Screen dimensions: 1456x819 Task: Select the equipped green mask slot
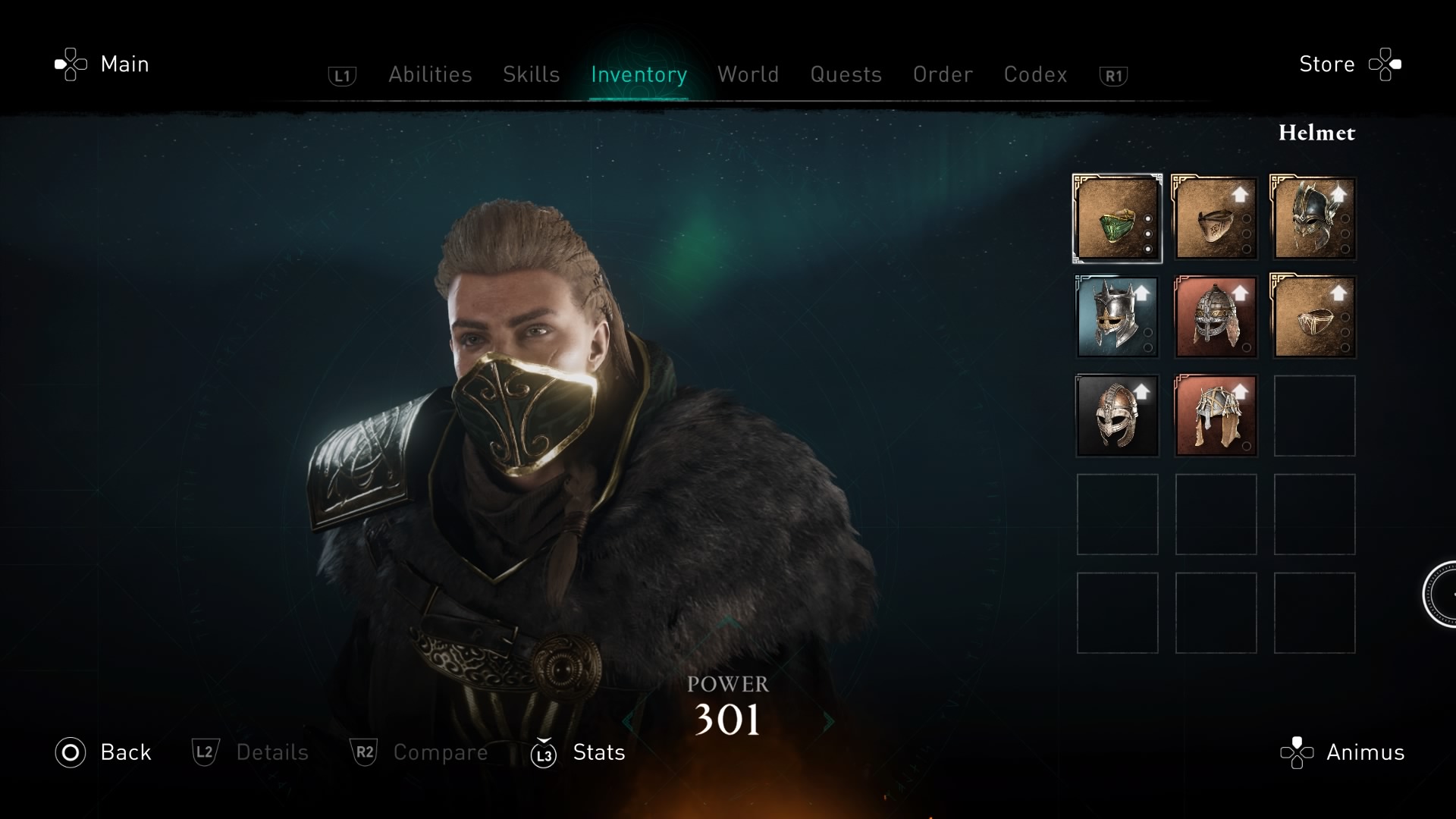coord(1117,218)
